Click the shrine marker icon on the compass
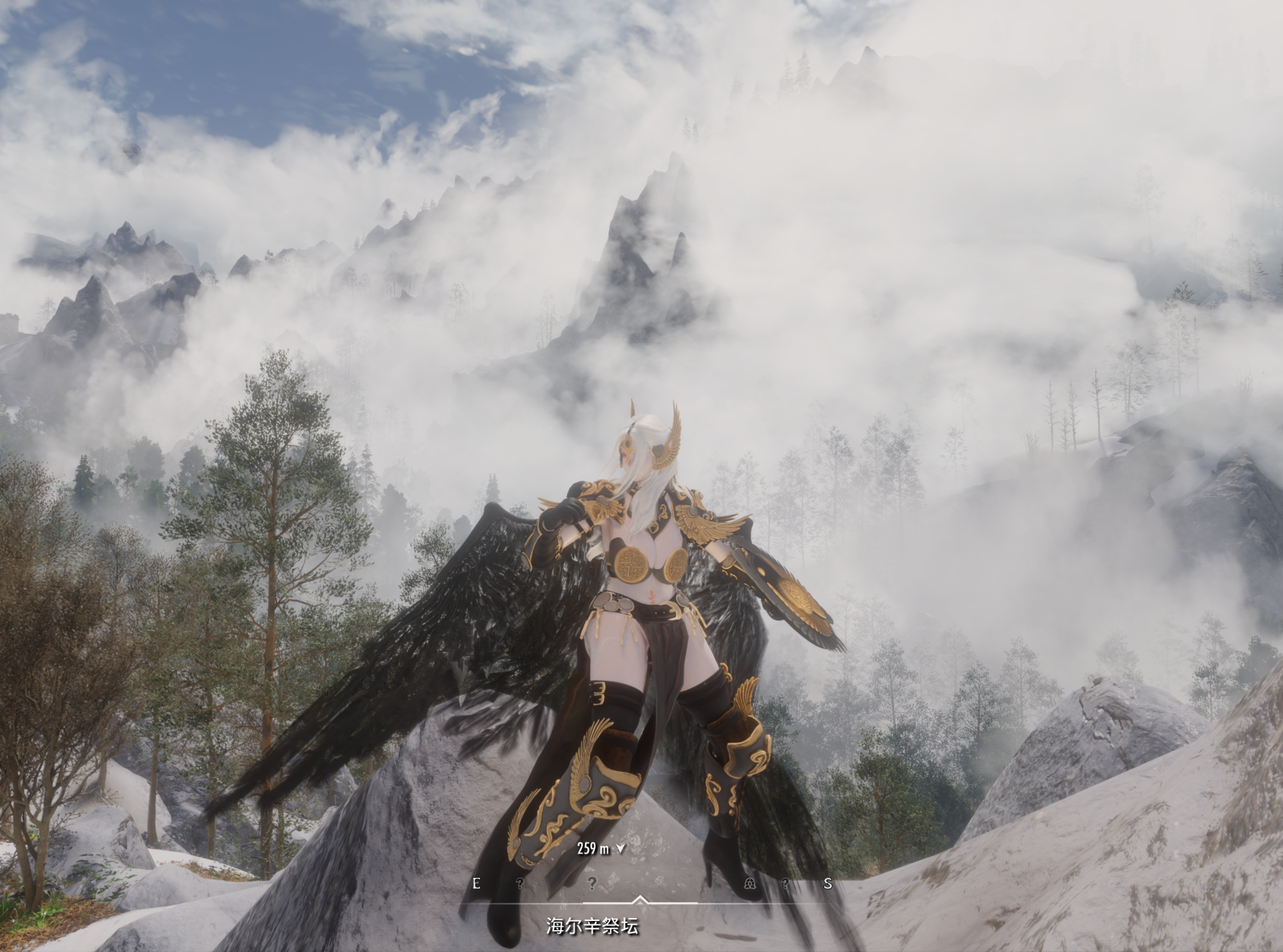 (x=749, y=883)
